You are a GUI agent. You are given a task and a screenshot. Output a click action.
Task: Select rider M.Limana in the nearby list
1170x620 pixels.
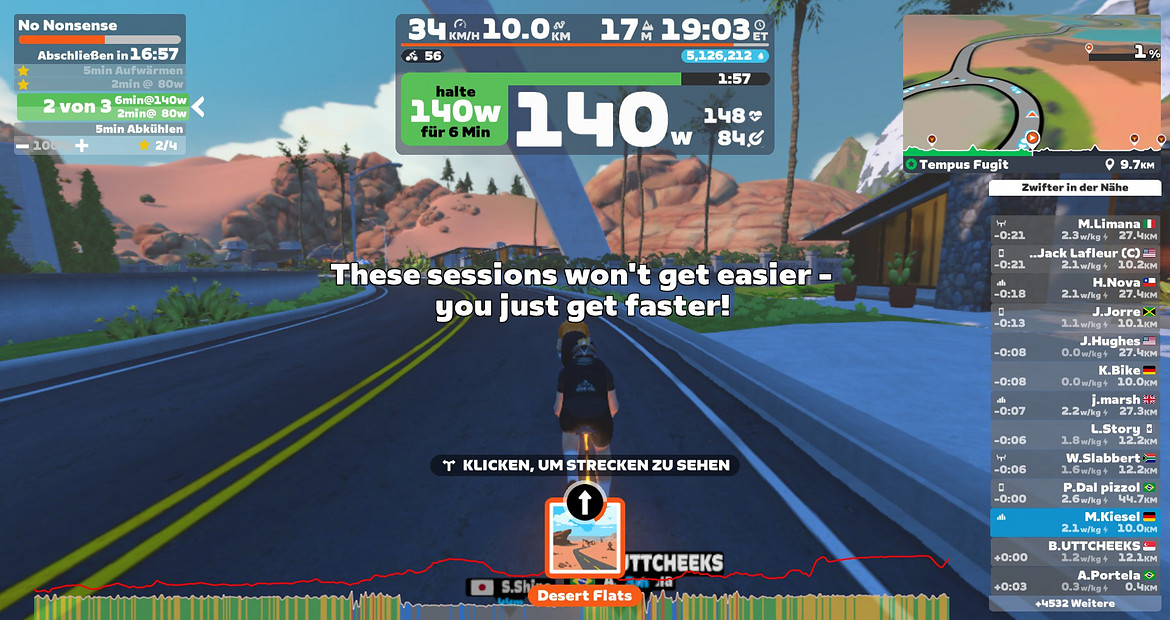1075,229
